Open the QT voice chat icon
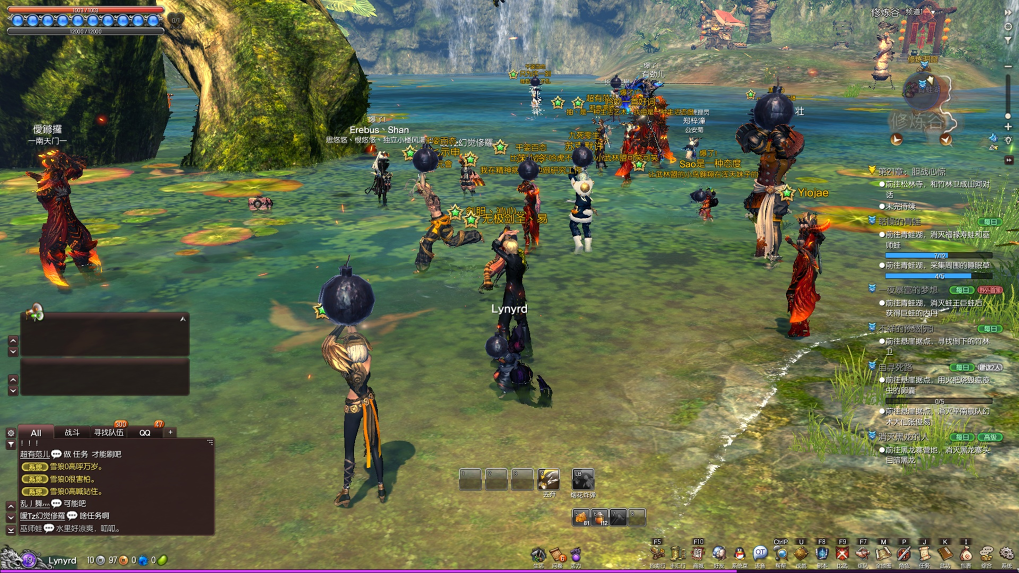1019x573 pixels. (x=760, y=553)
